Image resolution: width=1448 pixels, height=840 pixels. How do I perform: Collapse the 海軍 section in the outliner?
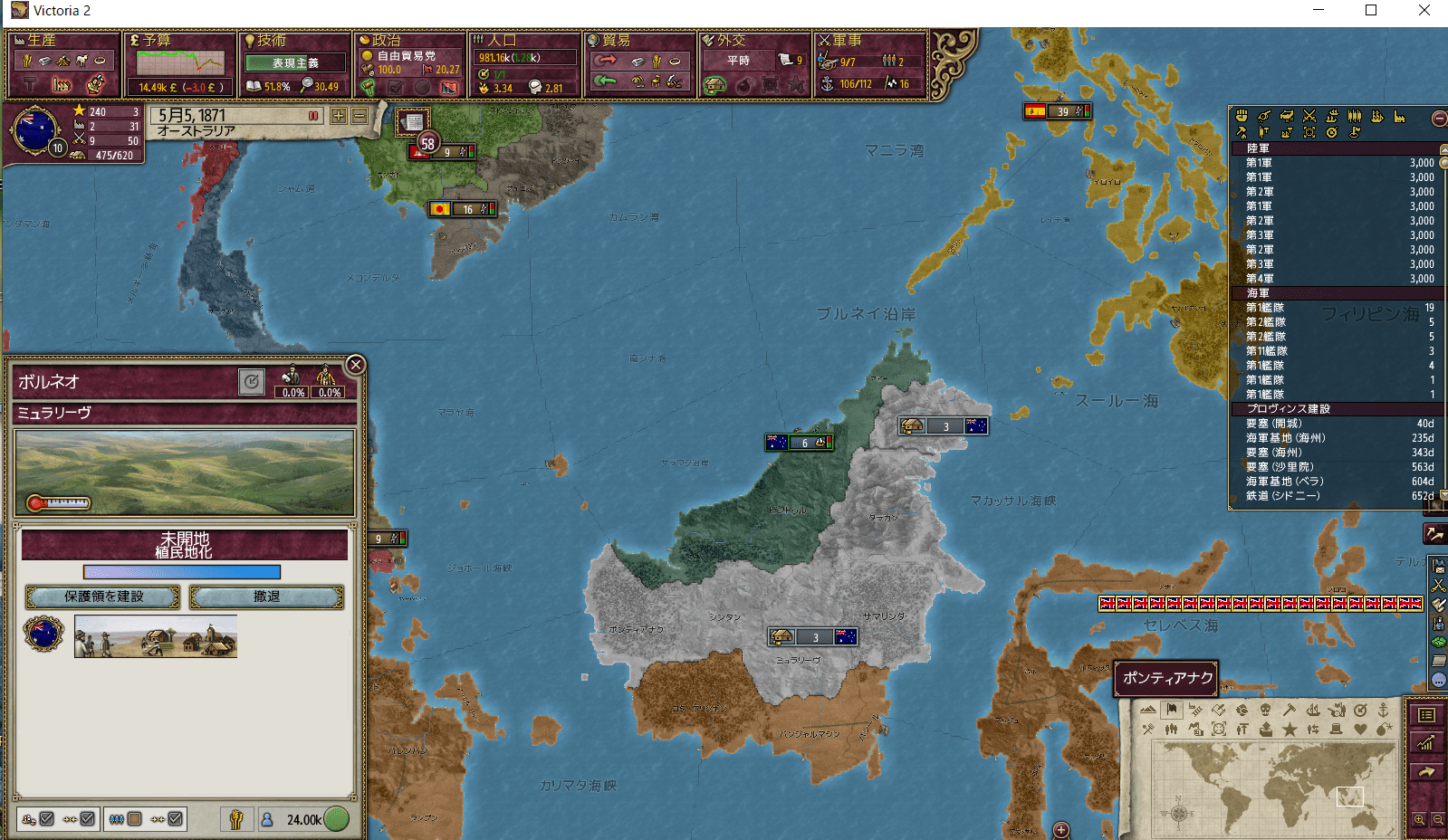point(1258,293)
